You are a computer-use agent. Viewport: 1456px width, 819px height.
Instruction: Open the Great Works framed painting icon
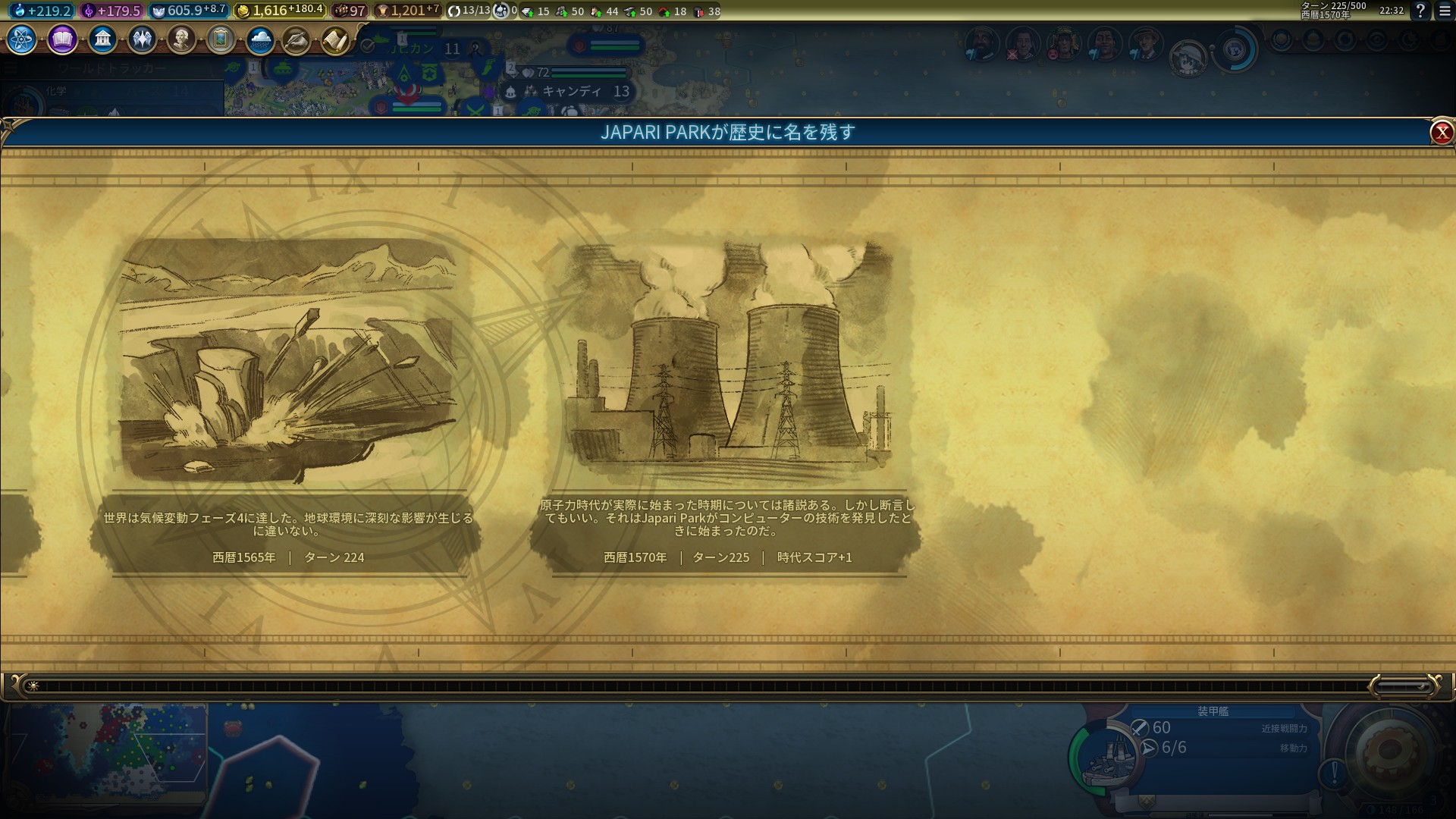point(221,39)
